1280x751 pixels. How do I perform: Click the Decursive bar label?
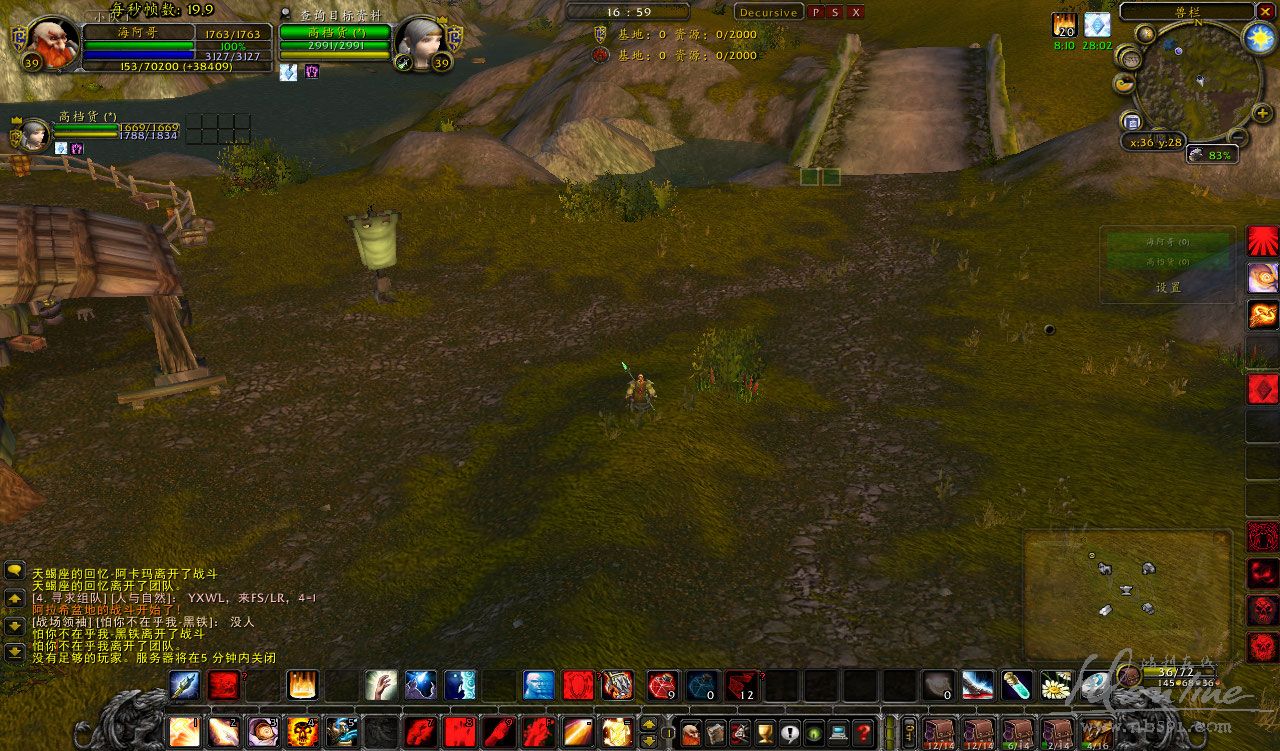tap(768, 12)
